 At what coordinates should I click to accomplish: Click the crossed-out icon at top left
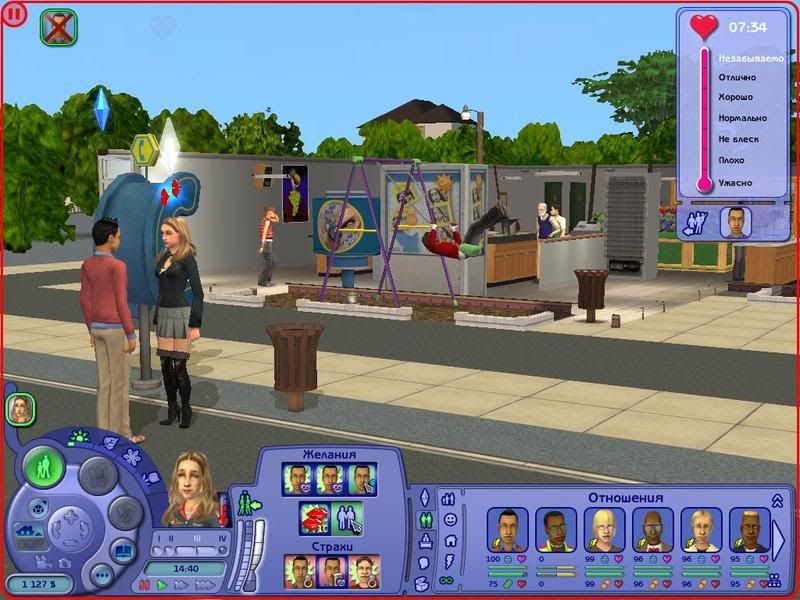(x=59, y=27)
